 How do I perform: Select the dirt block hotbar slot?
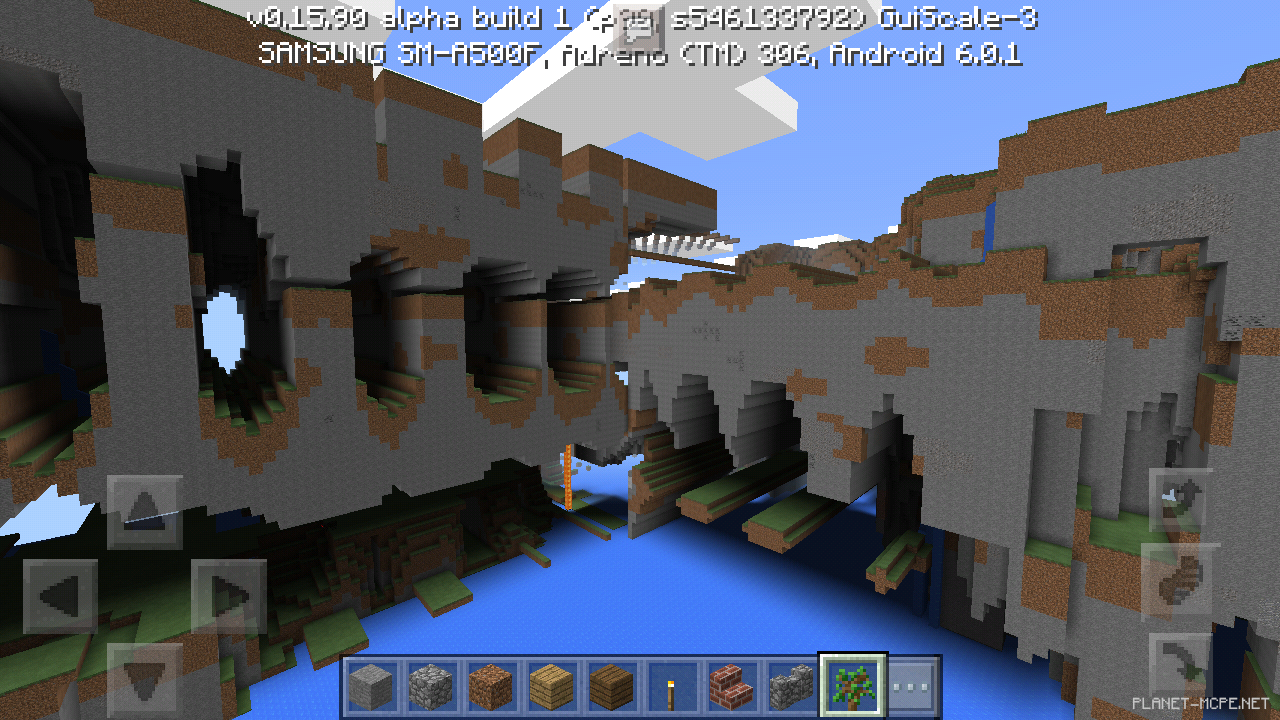(x=490, y=686)
